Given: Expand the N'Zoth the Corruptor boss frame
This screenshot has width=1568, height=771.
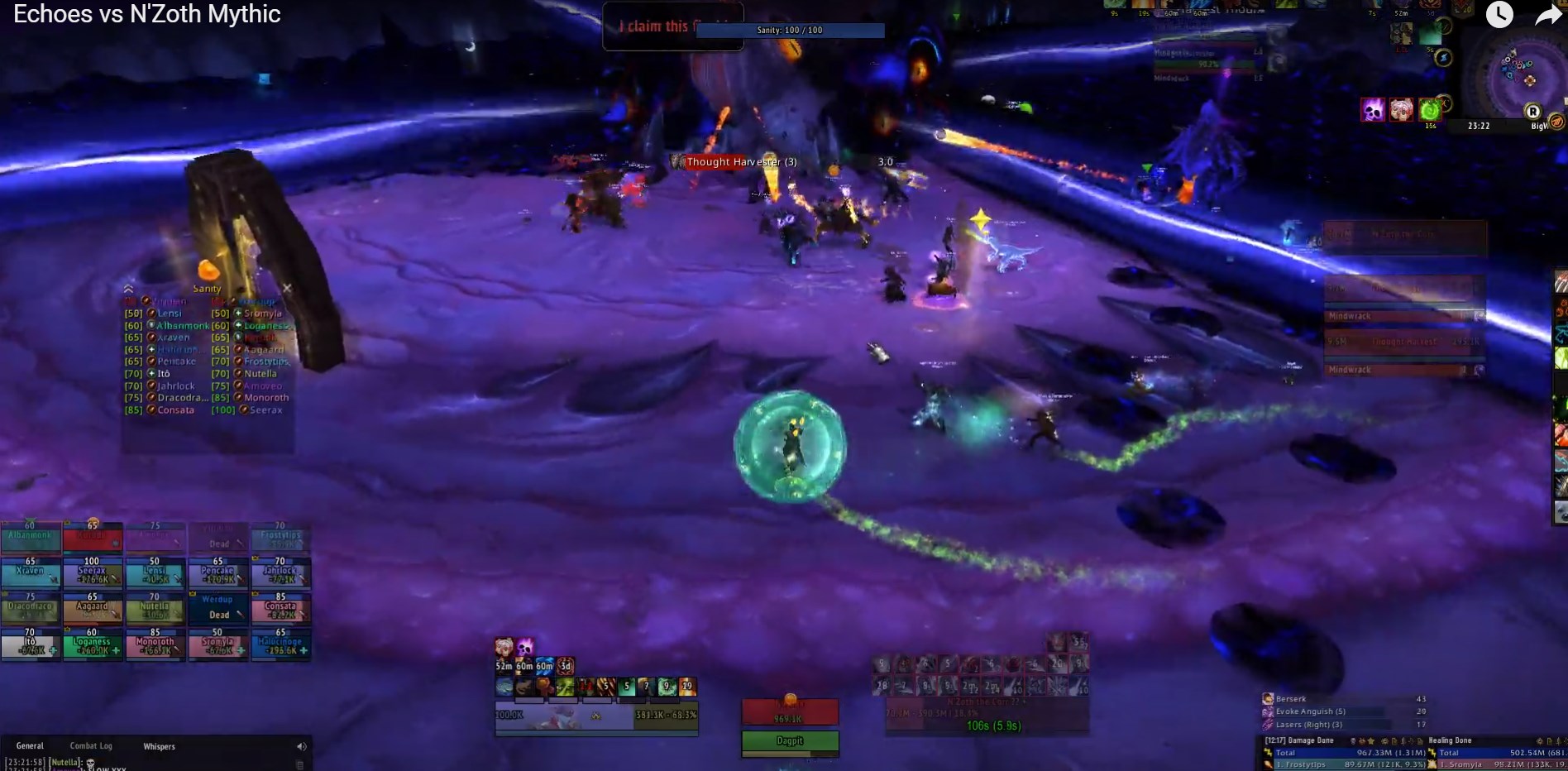Looking at the screenshot, I should (1024, 701).
